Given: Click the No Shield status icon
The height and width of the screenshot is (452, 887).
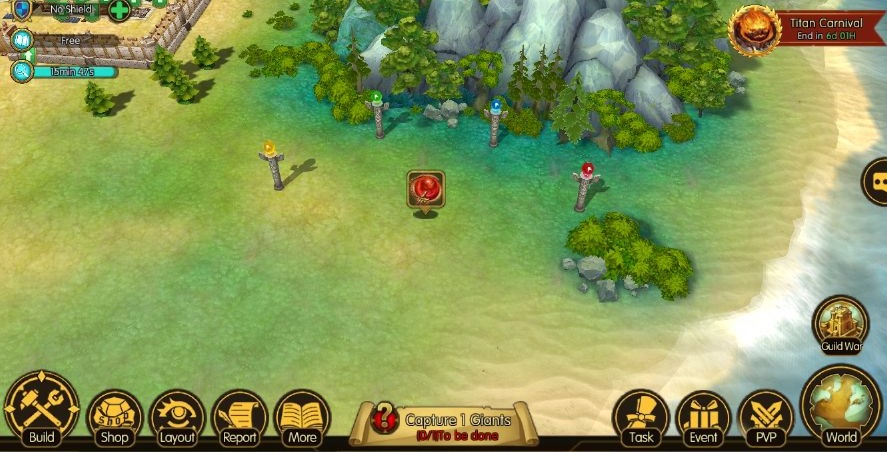Looking at the screenshot, I should click(x=22, y=10).
